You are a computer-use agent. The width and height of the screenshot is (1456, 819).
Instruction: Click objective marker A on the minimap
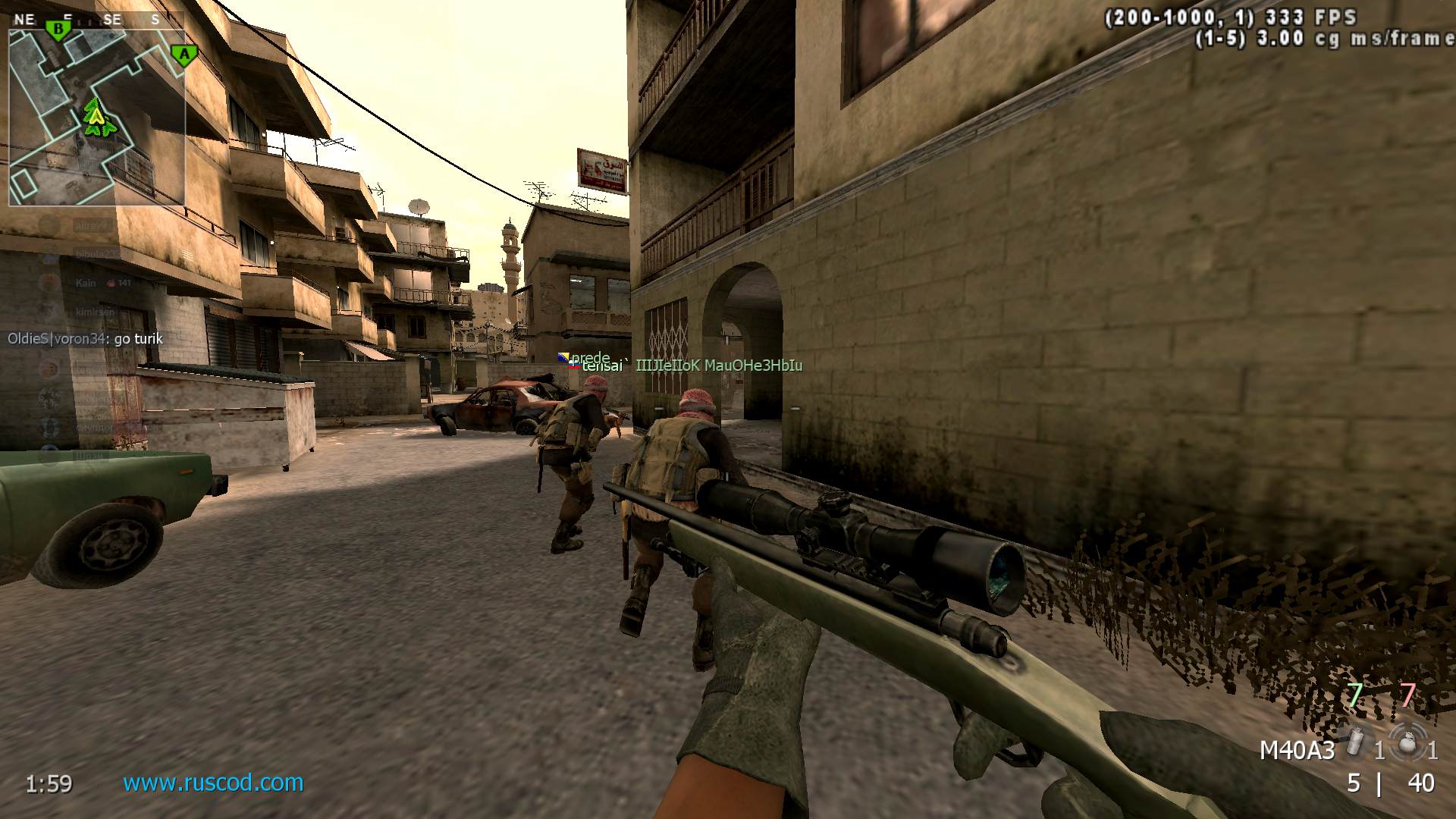[x=183, y=55]
